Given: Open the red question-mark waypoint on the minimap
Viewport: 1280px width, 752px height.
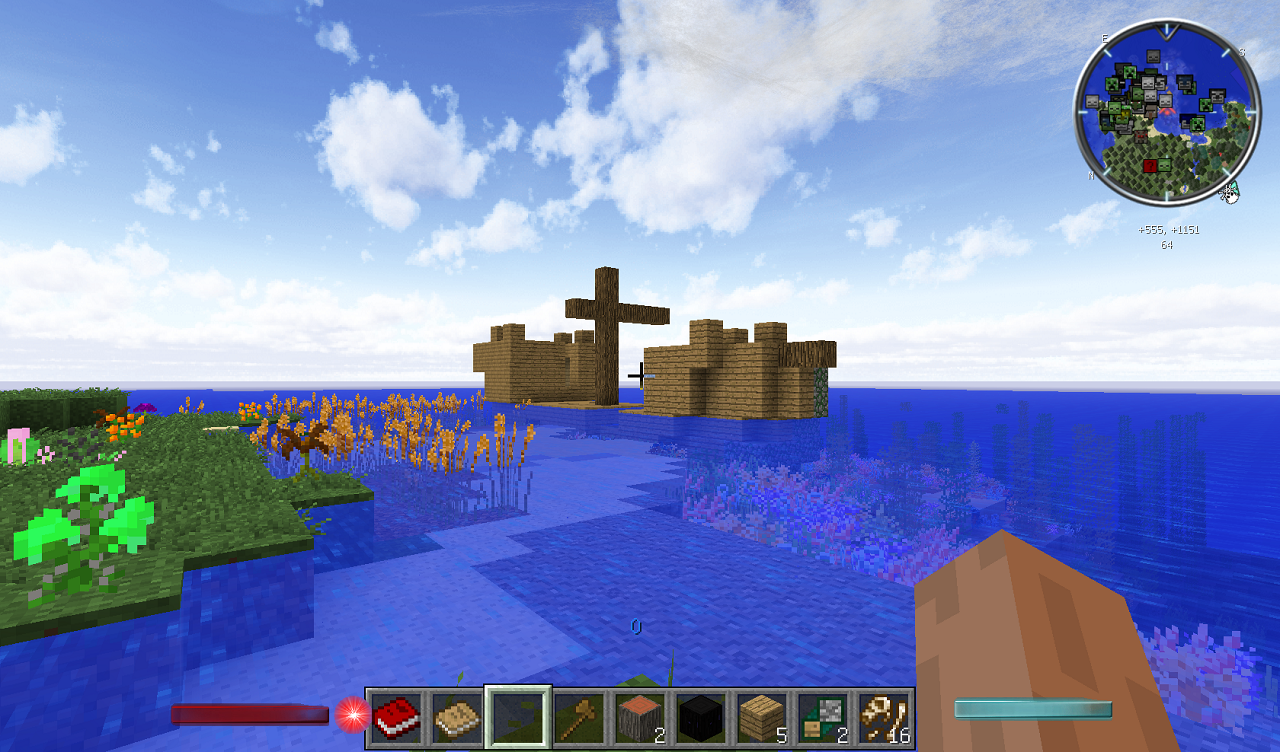Looking at the screenshot, I should 1150,166.
